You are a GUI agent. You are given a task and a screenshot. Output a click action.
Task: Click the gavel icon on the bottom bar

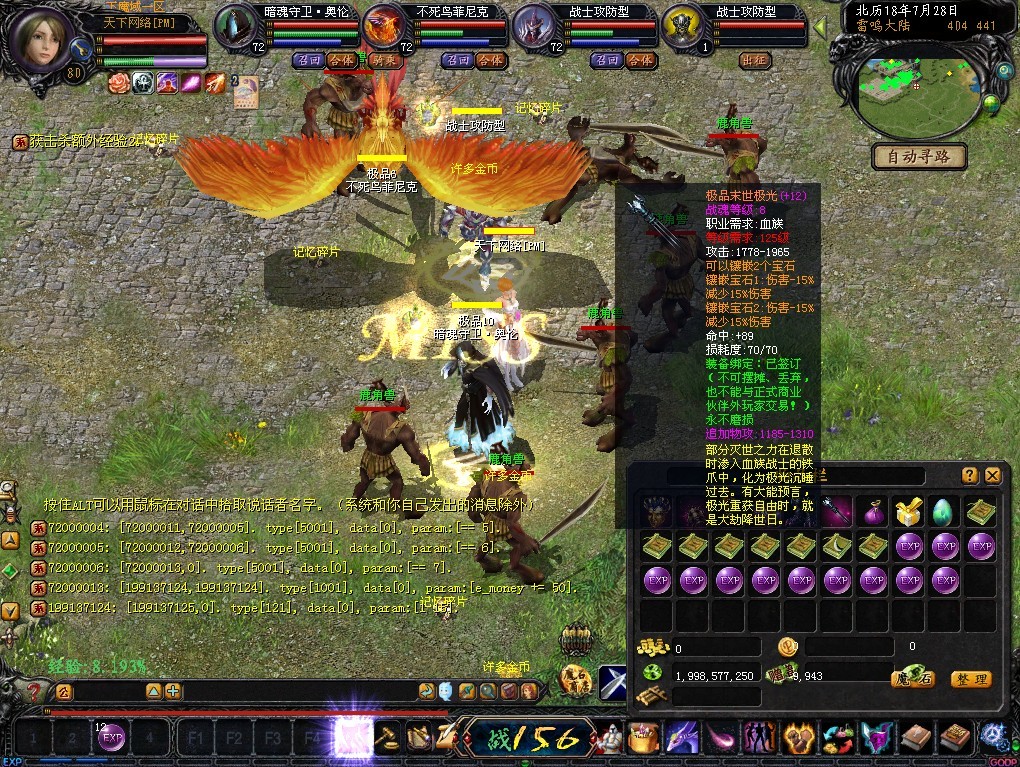(385, 739)
